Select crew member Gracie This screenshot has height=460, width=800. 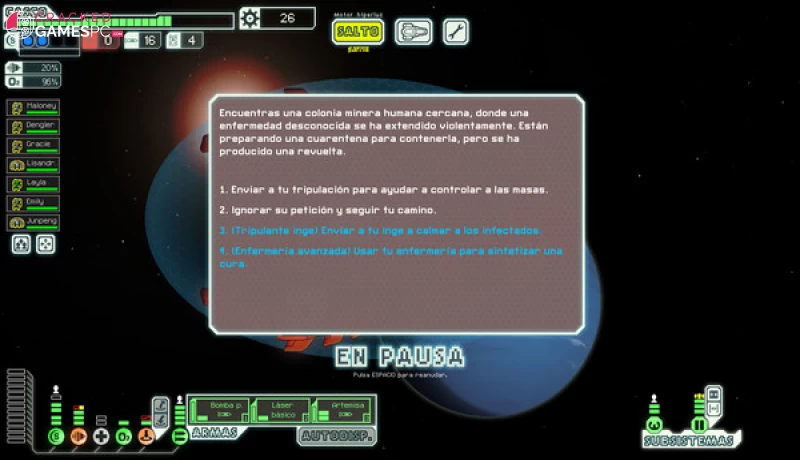(x=33, y=146)
